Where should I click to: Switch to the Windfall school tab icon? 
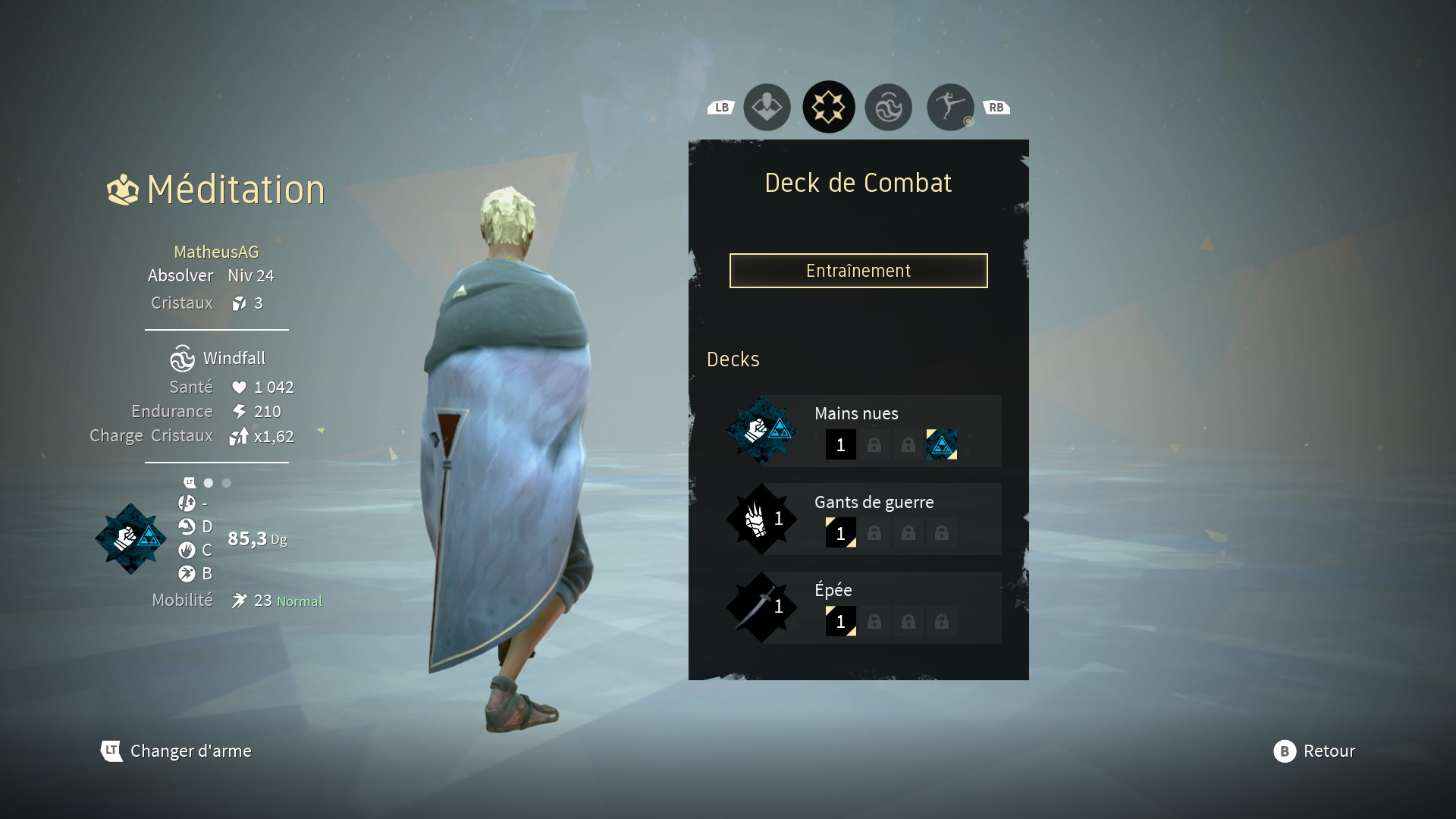[888, 107]
